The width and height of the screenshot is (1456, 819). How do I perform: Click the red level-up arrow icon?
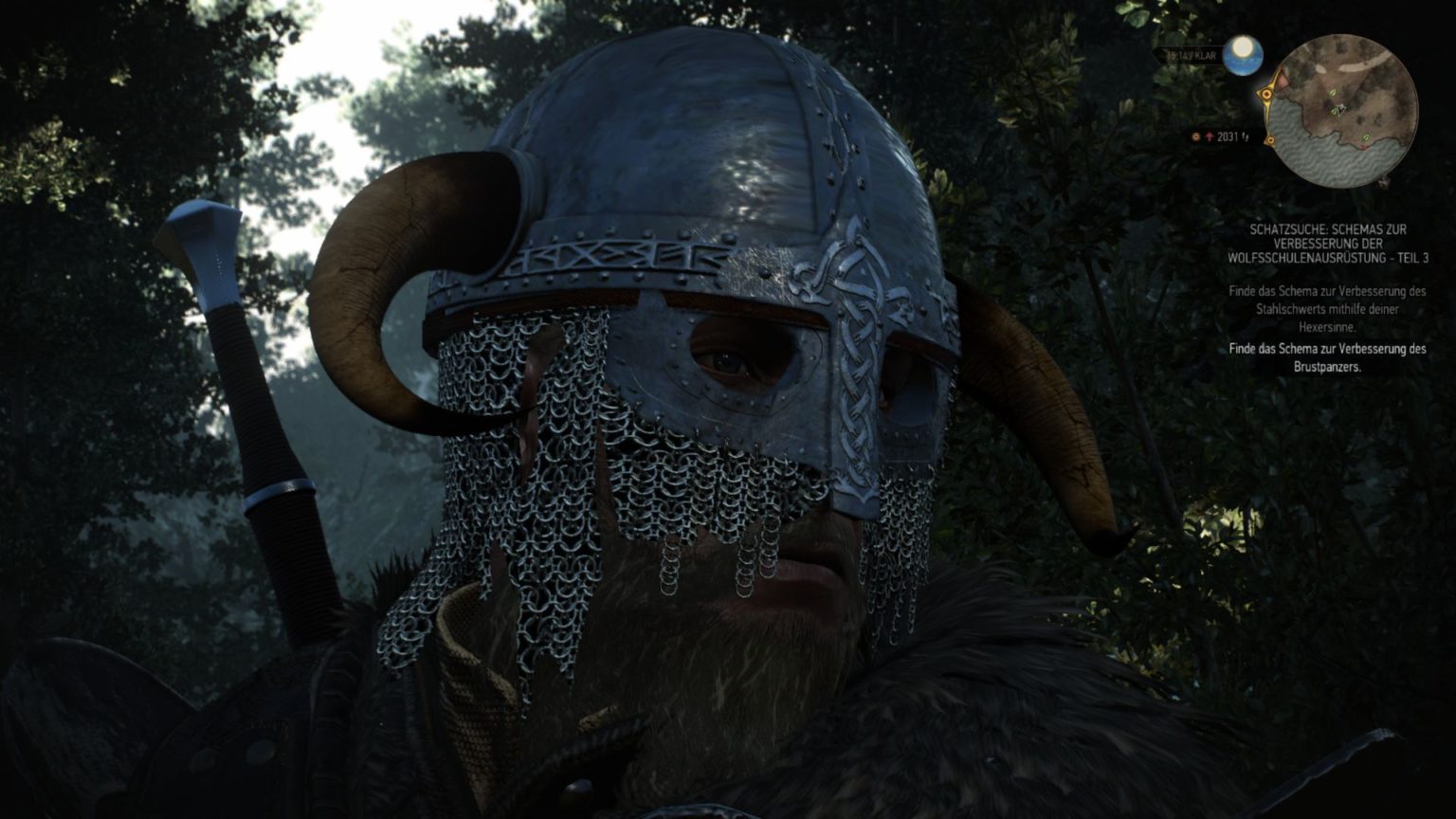[1209, 136]
